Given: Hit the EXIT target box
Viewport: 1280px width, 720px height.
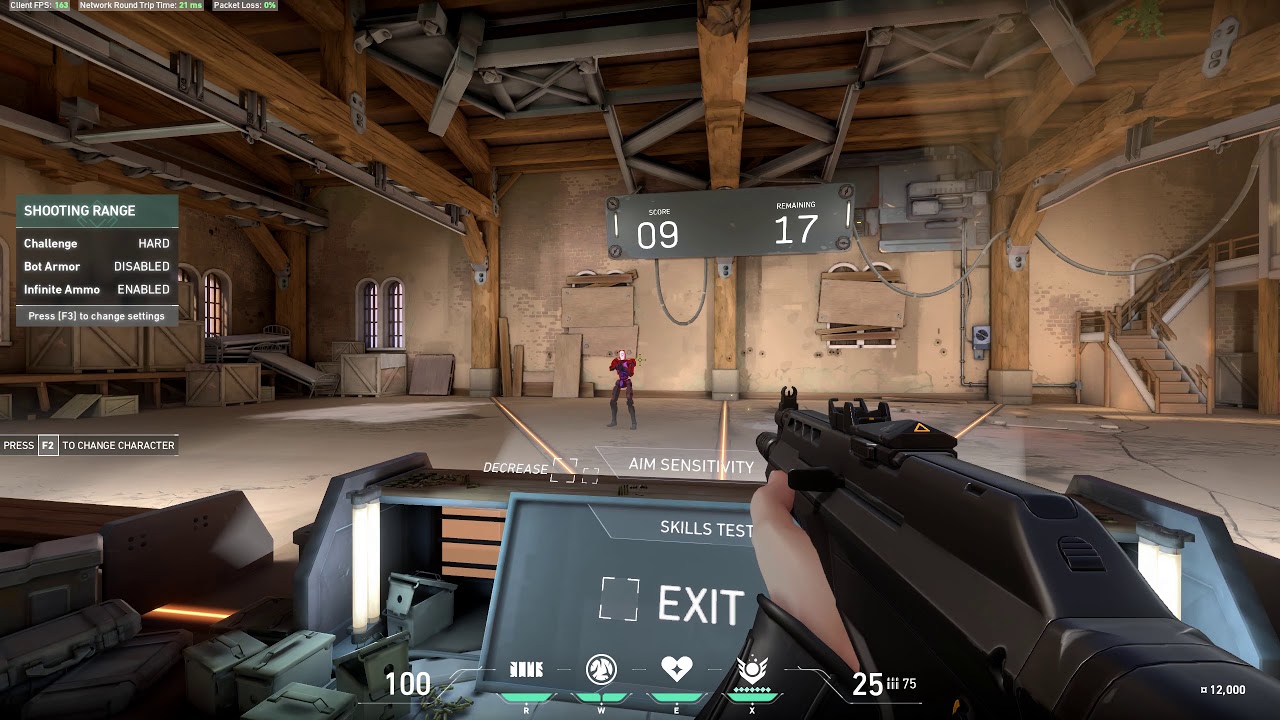Looking at the screenshot, I should click(619, 599).
